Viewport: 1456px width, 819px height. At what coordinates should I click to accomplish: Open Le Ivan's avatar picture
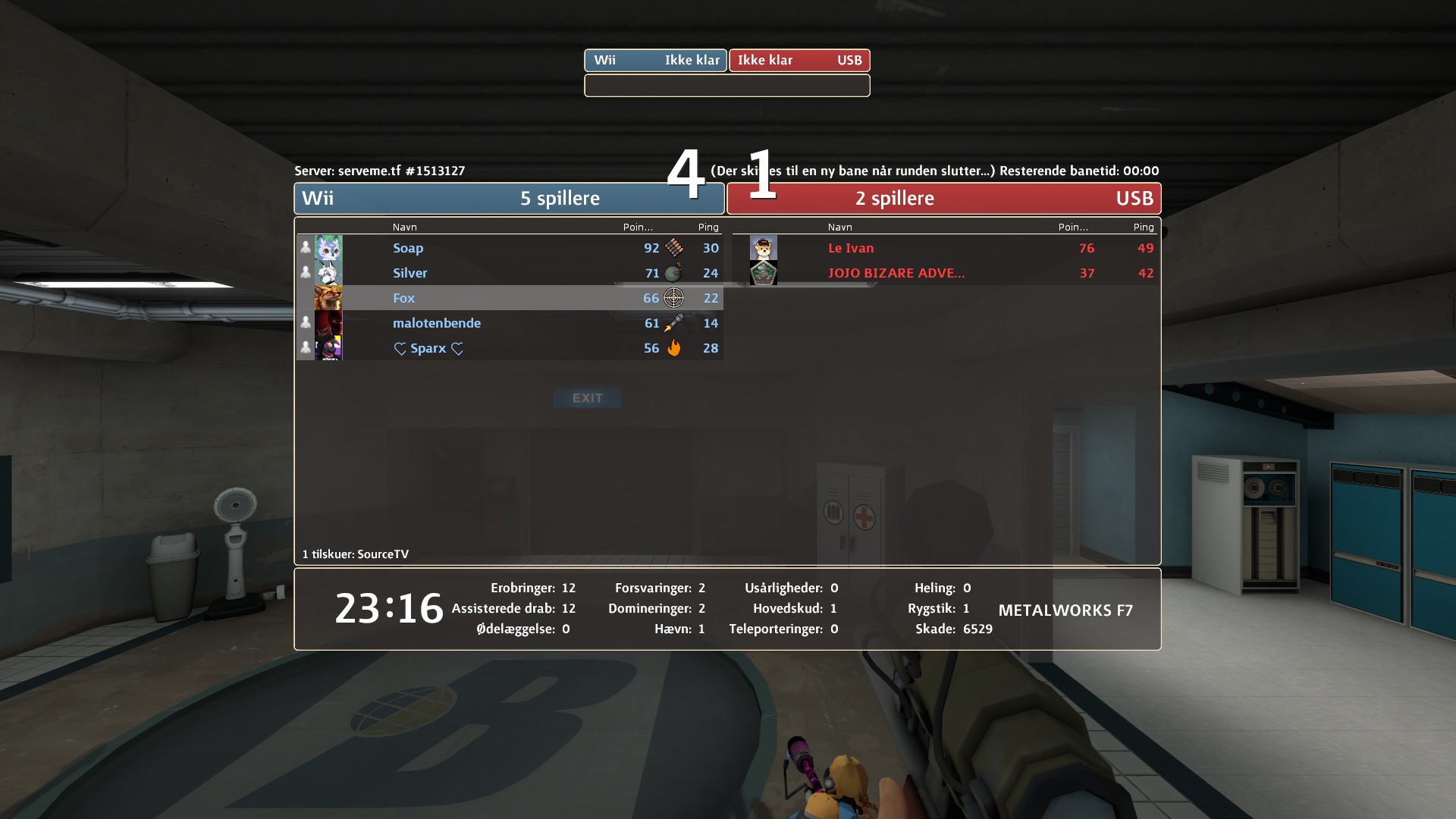[x=763, y=248]
